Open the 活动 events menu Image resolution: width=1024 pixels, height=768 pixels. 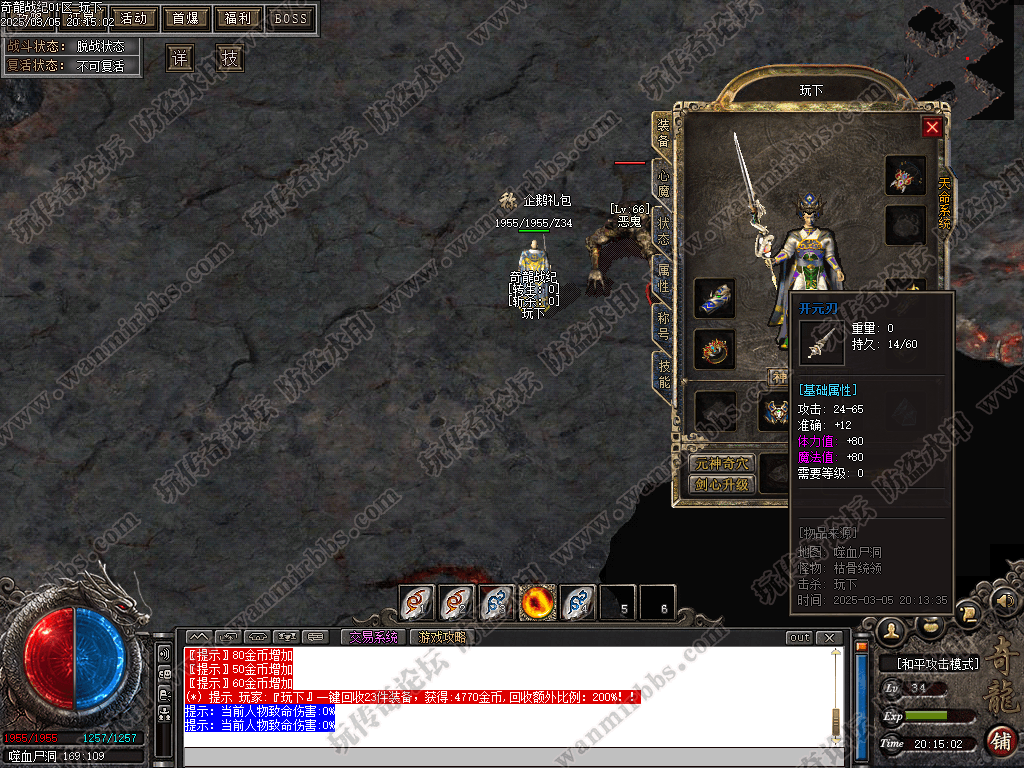pos(134,18)
